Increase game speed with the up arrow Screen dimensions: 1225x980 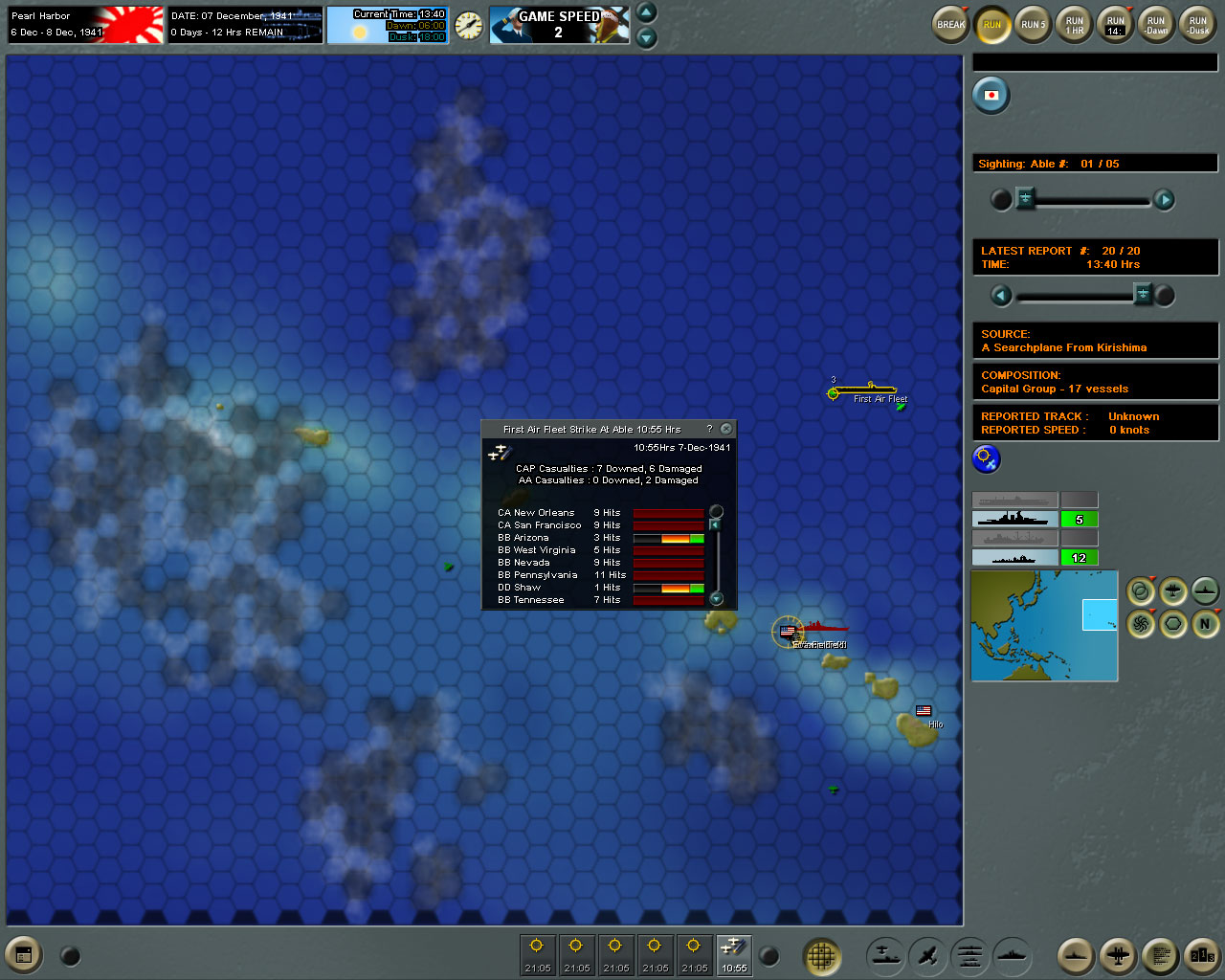click(x=647, y=13)
